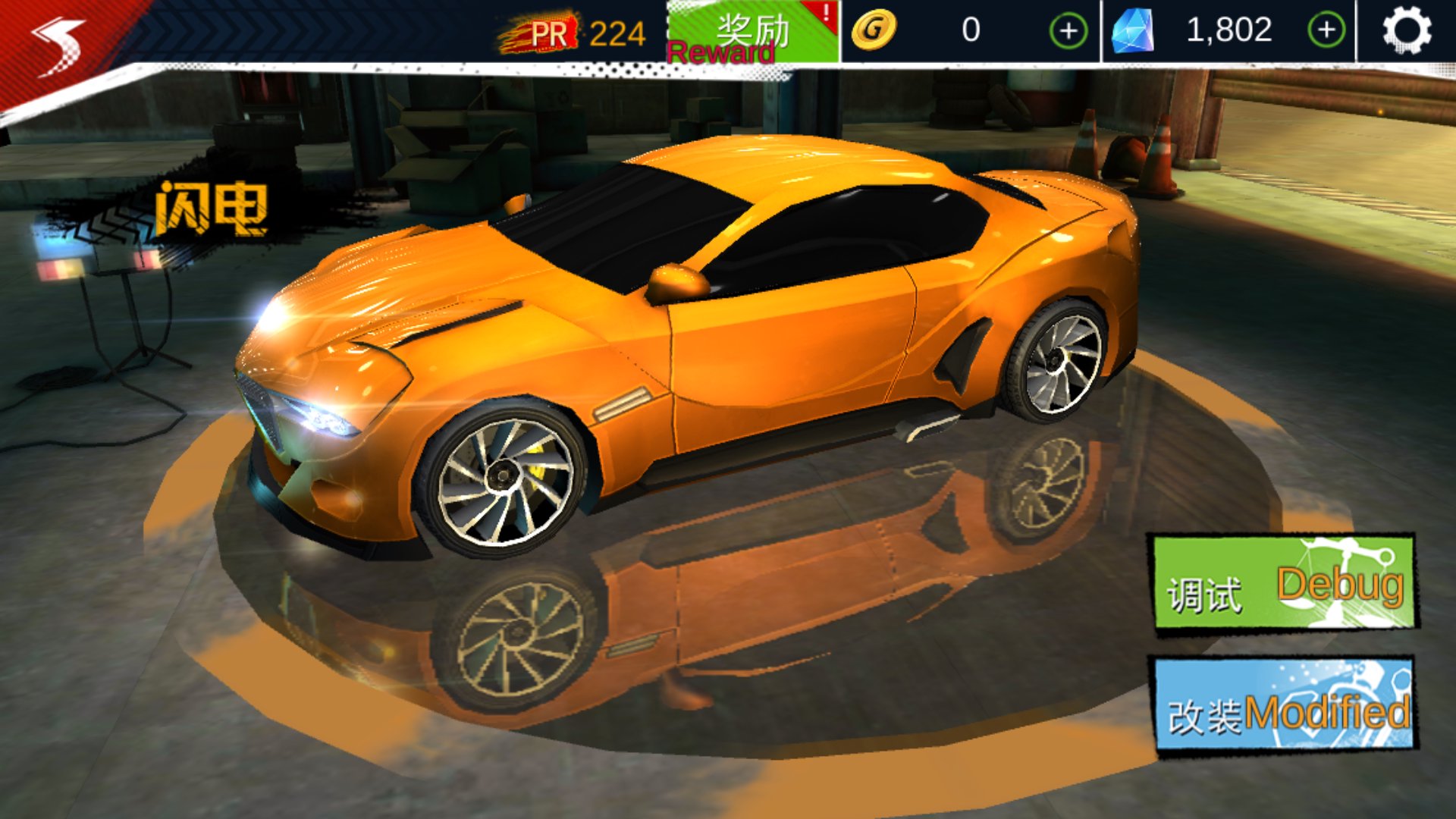The image size is (1456, 819).
Task: Tap the car name 闪电 label
Action: tap(212, 209)
